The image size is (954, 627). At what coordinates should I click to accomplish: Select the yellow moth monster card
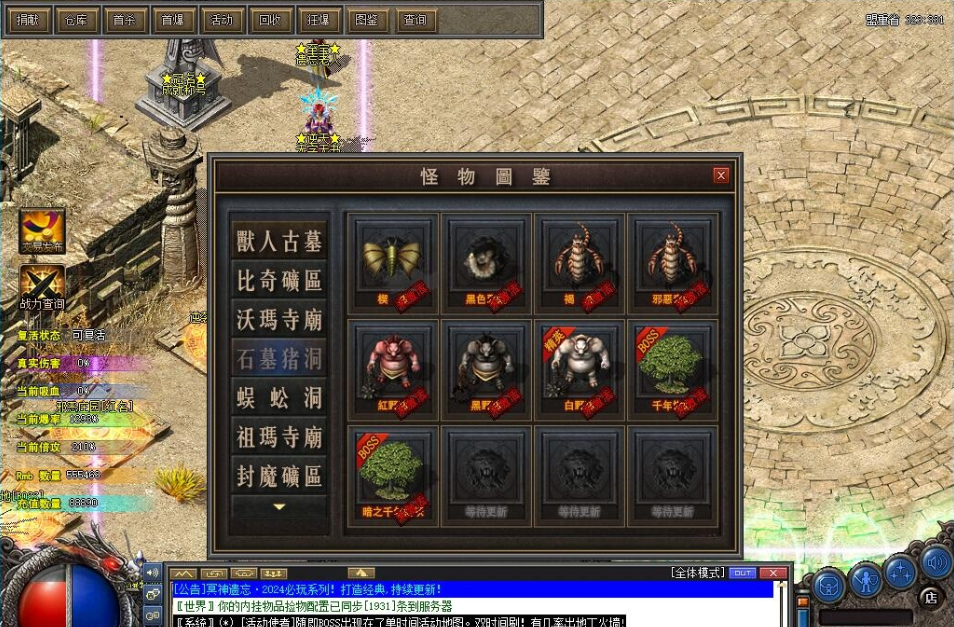click(x=391, y=259)
